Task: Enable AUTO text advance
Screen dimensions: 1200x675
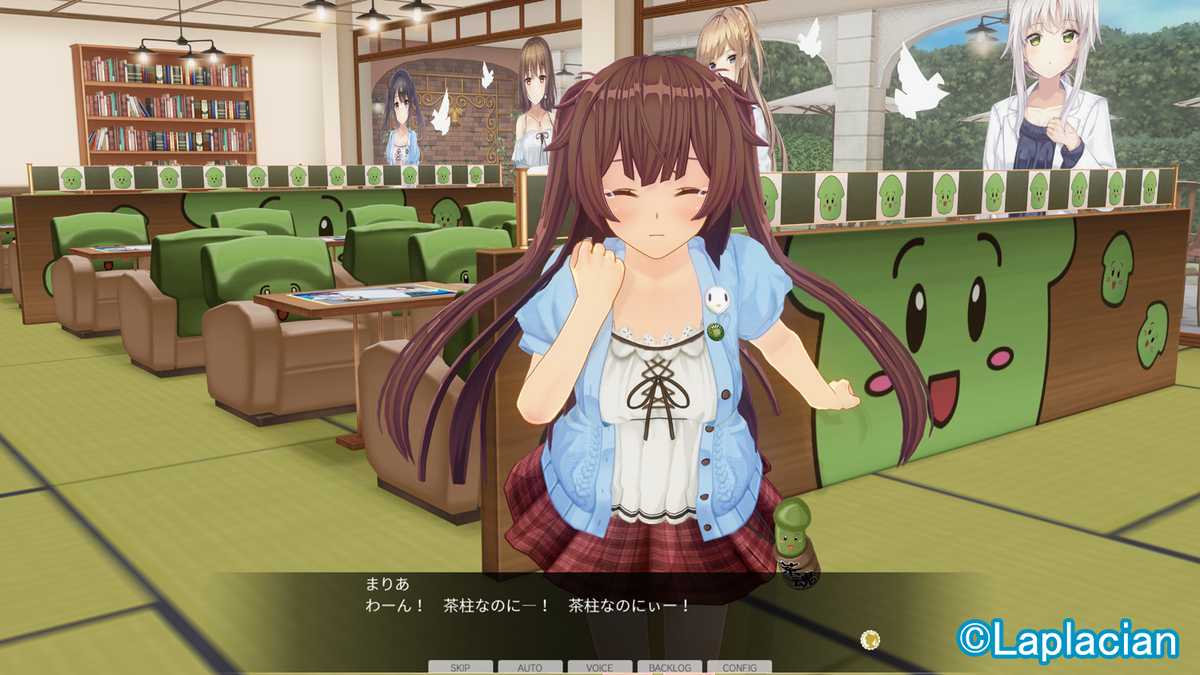Action: coord(530,667)
